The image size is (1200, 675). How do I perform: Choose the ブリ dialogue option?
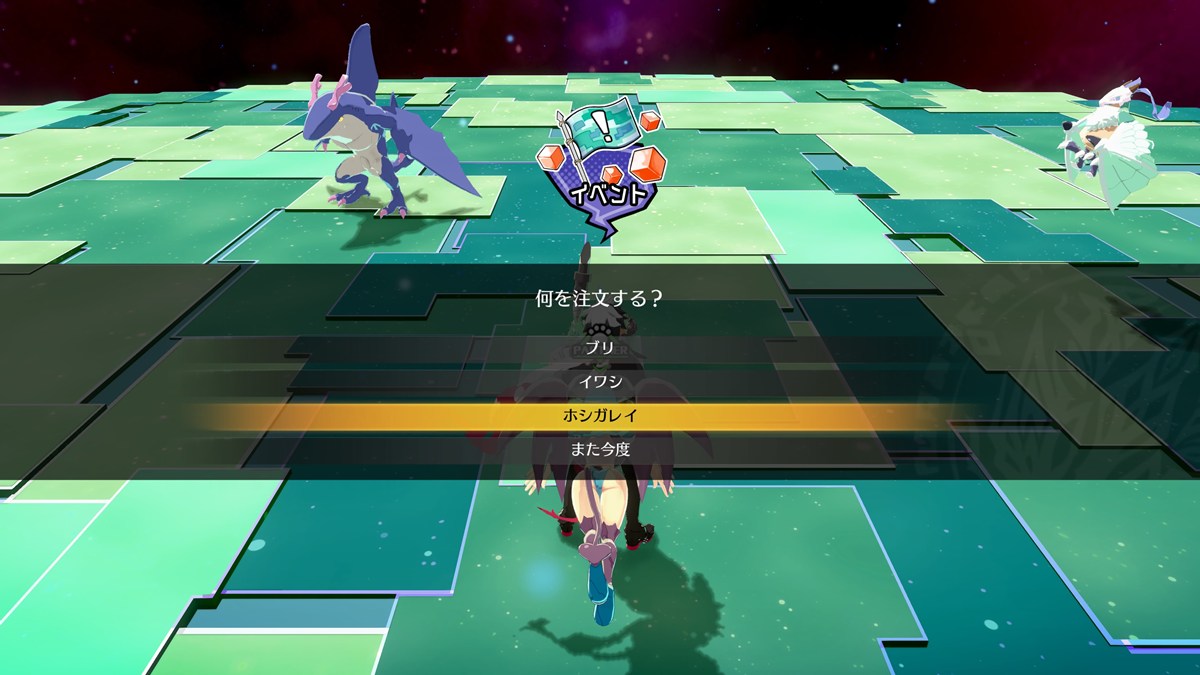(x=600, y=348)
